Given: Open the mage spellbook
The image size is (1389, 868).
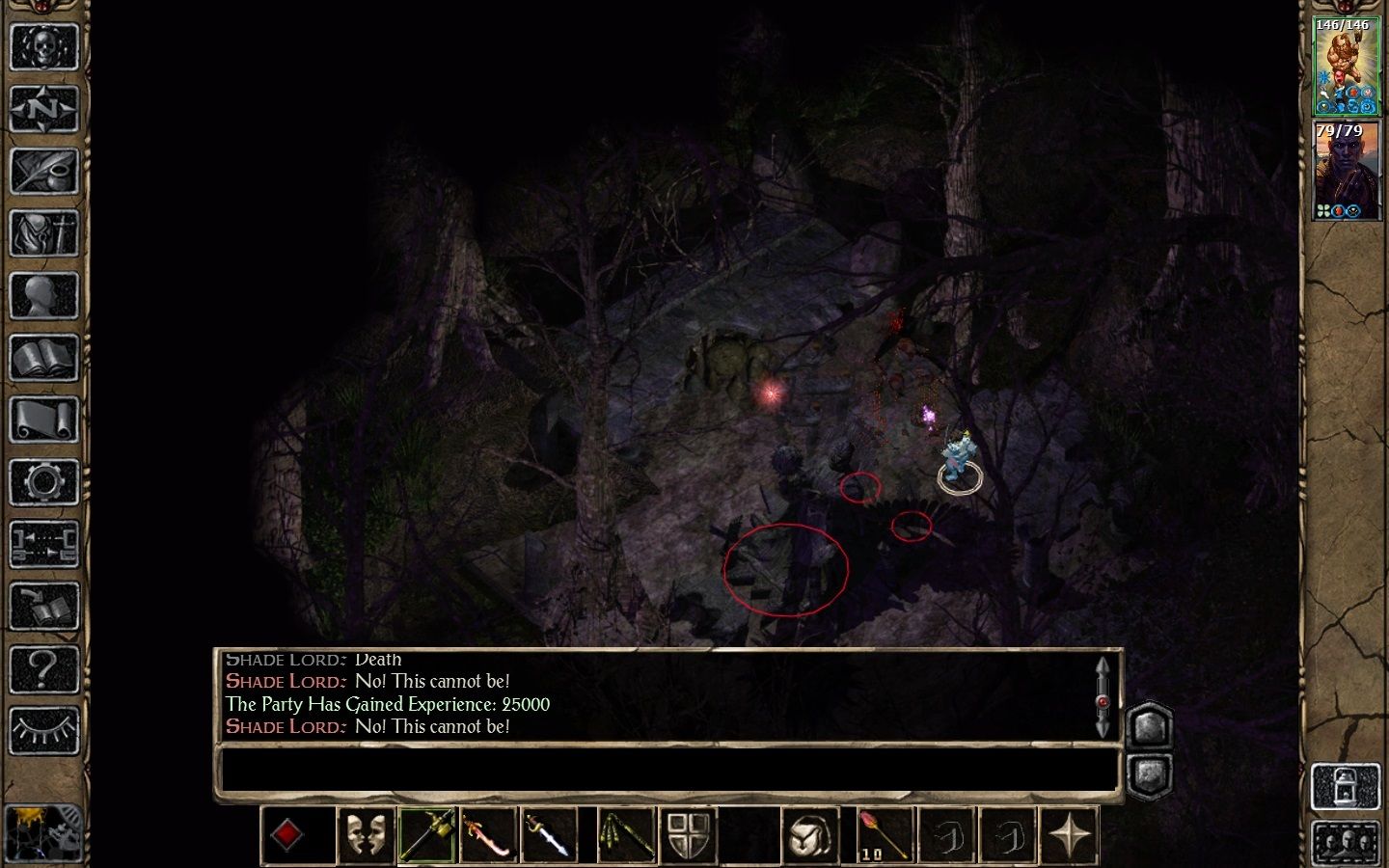Looking at the screenshot, I should (x=43, y=359).
